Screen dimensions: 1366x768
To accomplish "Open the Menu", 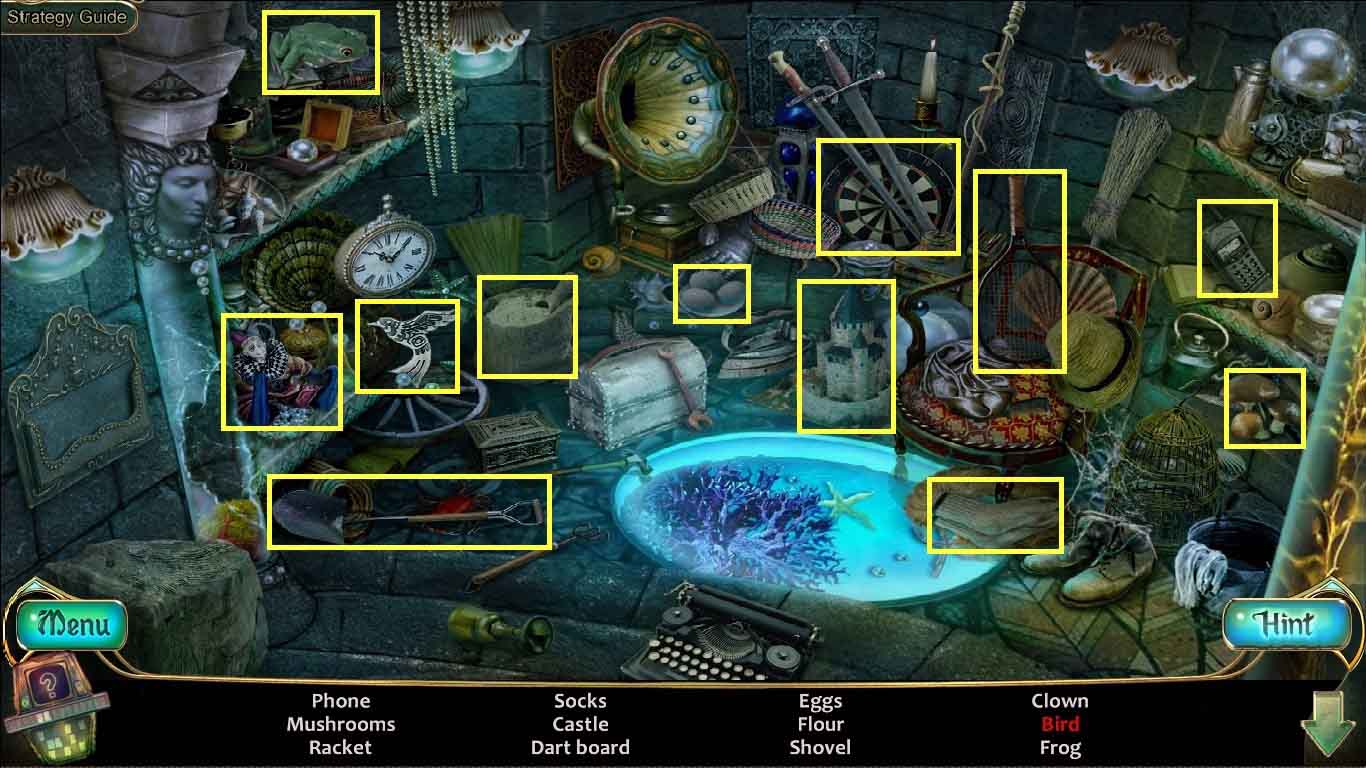I will [x=72, y=626].
